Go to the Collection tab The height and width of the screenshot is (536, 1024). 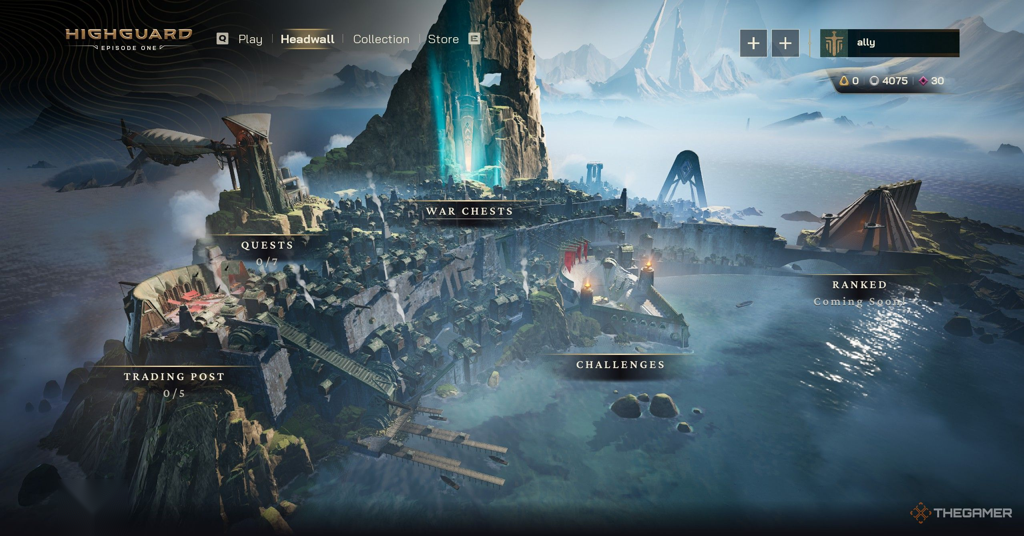(x=381, y=39)
